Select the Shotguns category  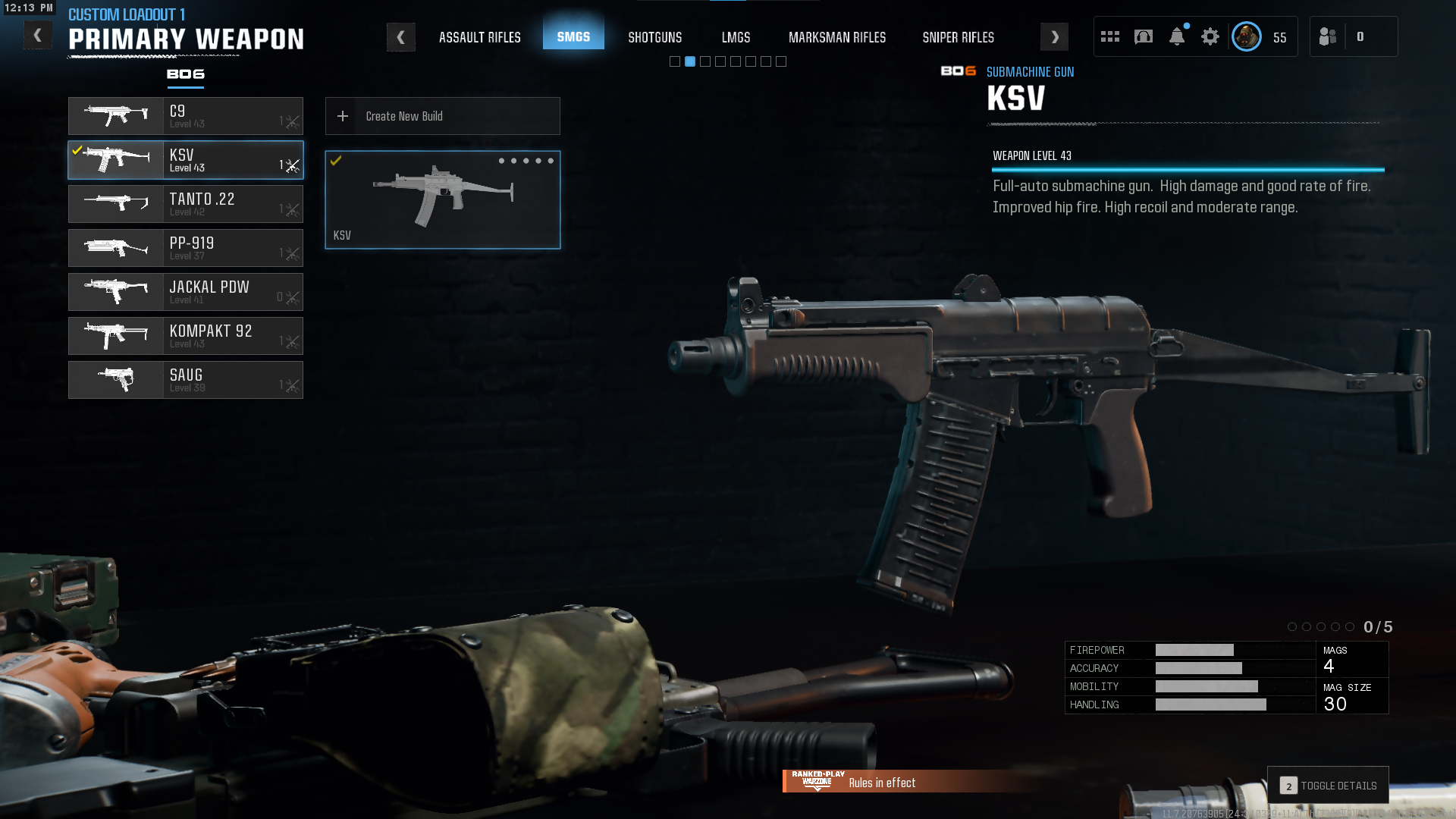654,37
